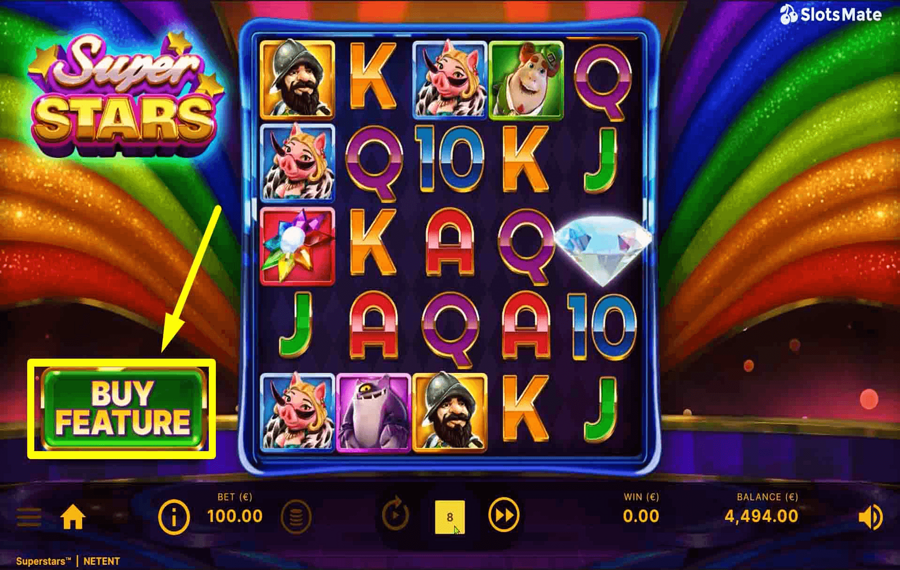Screen dimensions: 900x570
Task: Open bet settings via coin stack icon
Action: click(x=296, y=517)
